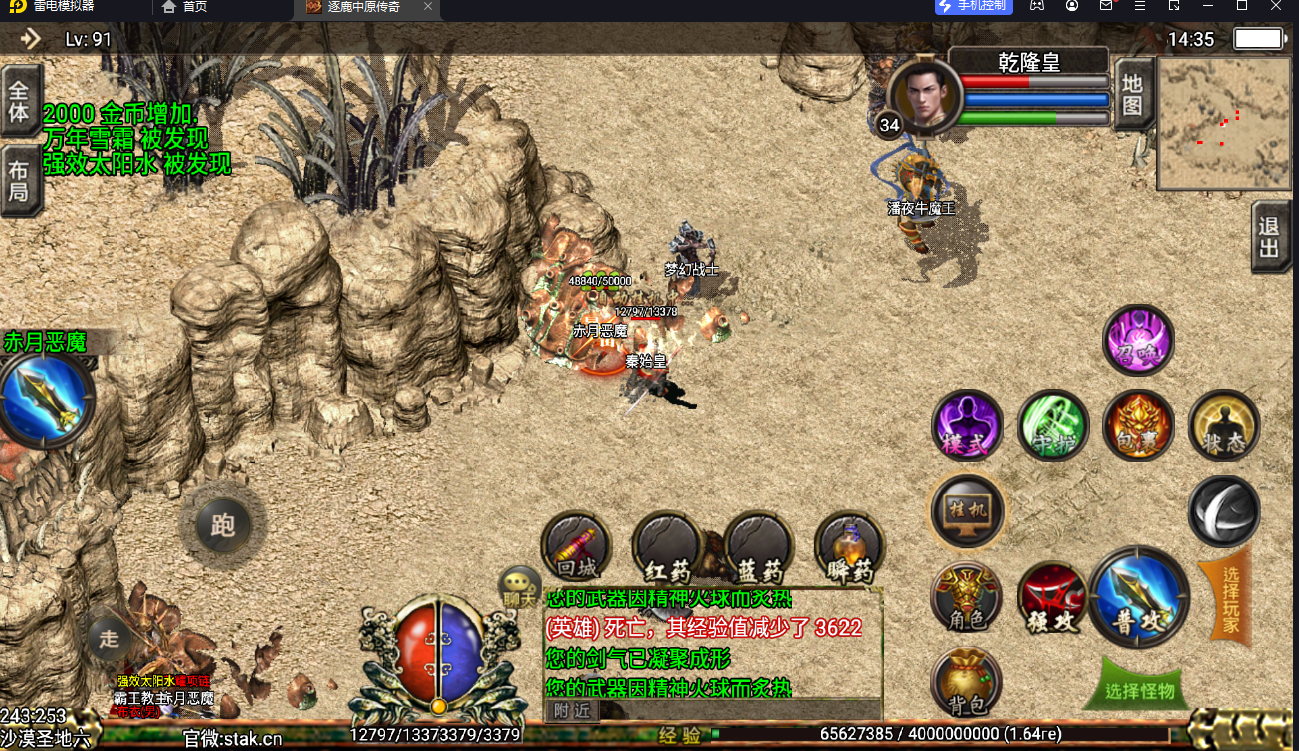Show the 状态 status panel
The image size is (1299, 751).
coord(1224,426)
